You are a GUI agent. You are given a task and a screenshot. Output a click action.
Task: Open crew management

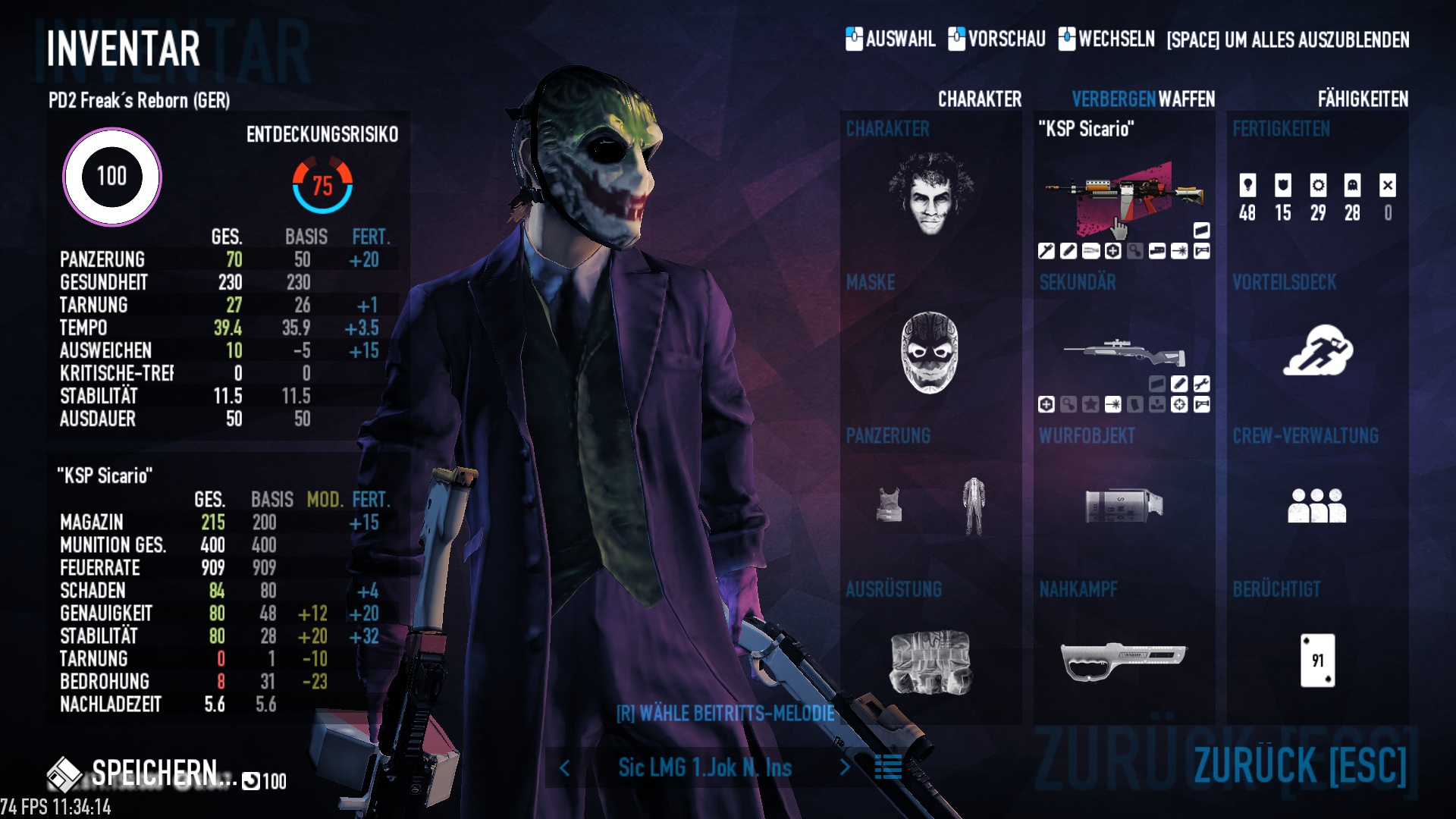pyautogui.click(x=1317, y=506)
